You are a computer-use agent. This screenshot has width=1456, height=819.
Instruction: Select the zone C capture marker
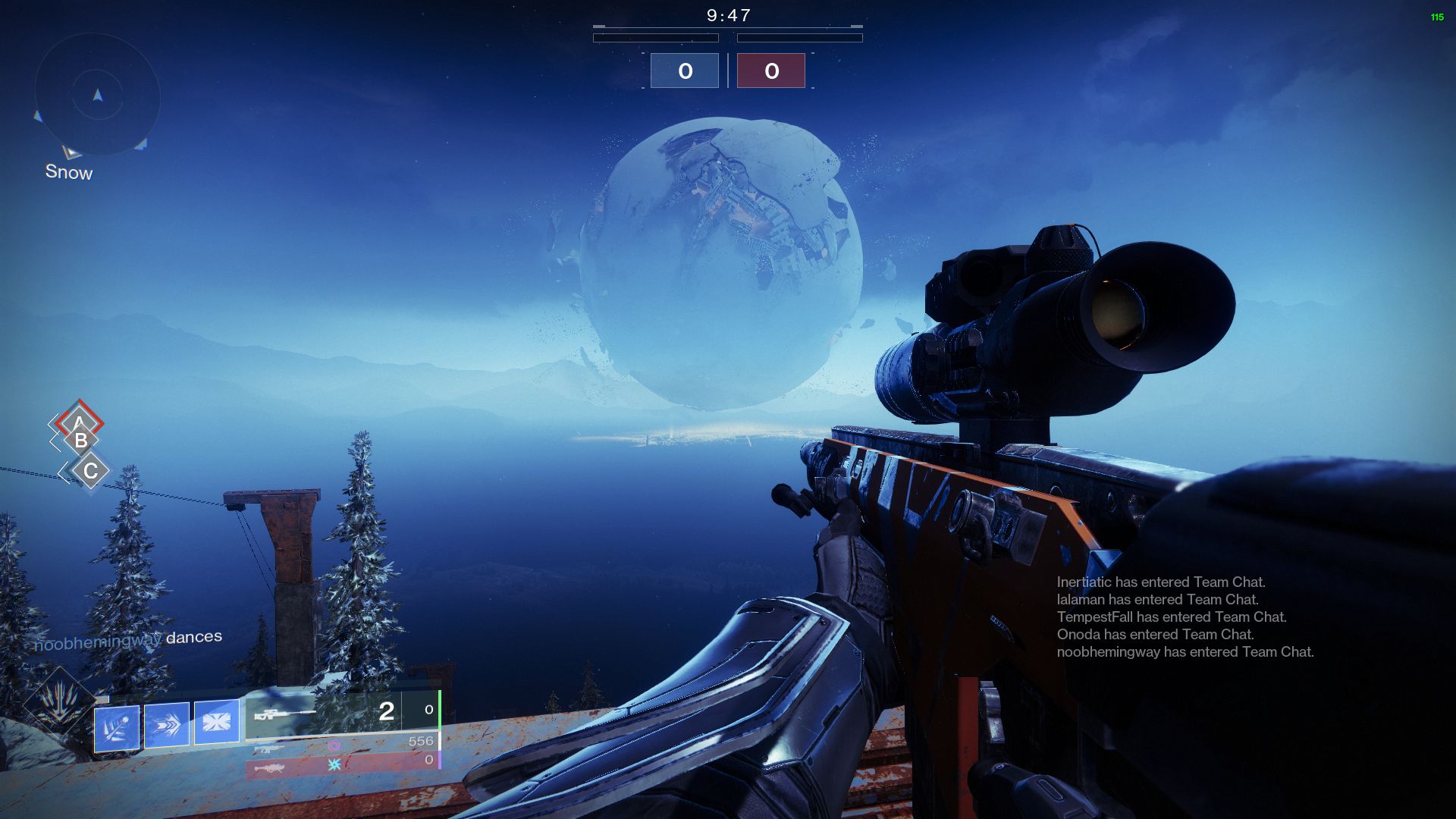pyautogui.click(x=90, y=471)
